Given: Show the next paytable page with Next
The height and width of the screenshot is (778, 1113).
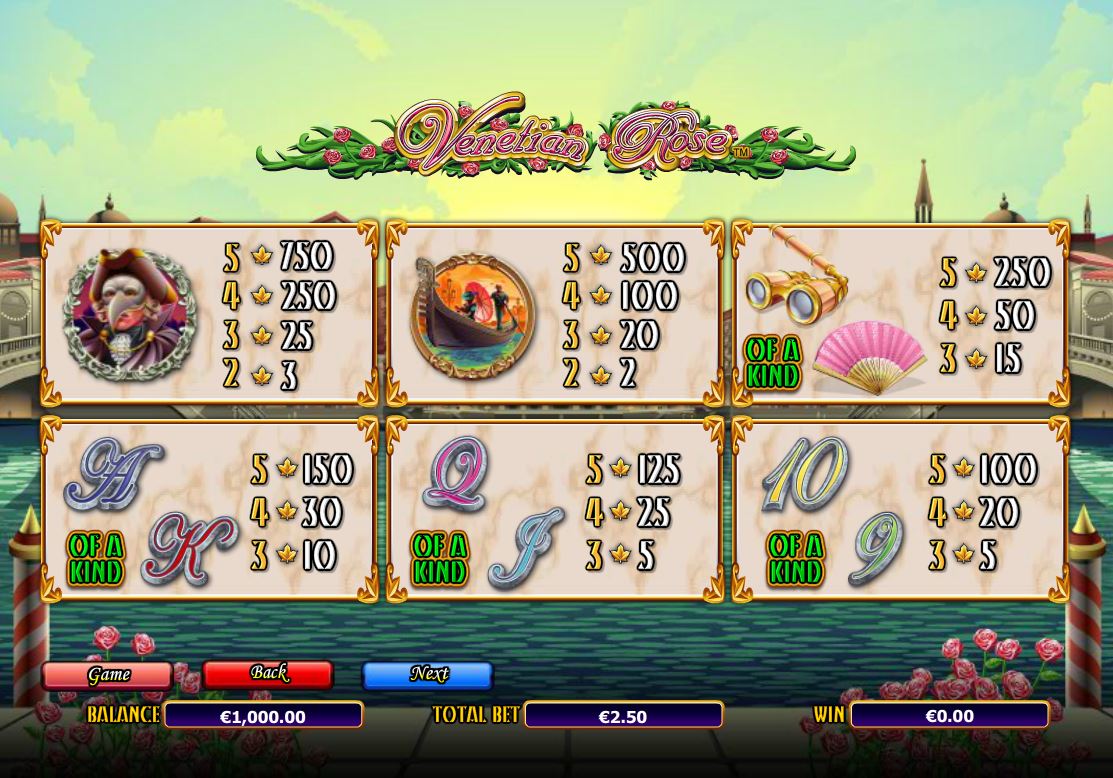Looking at the screenshot, I should click(427, 675).
